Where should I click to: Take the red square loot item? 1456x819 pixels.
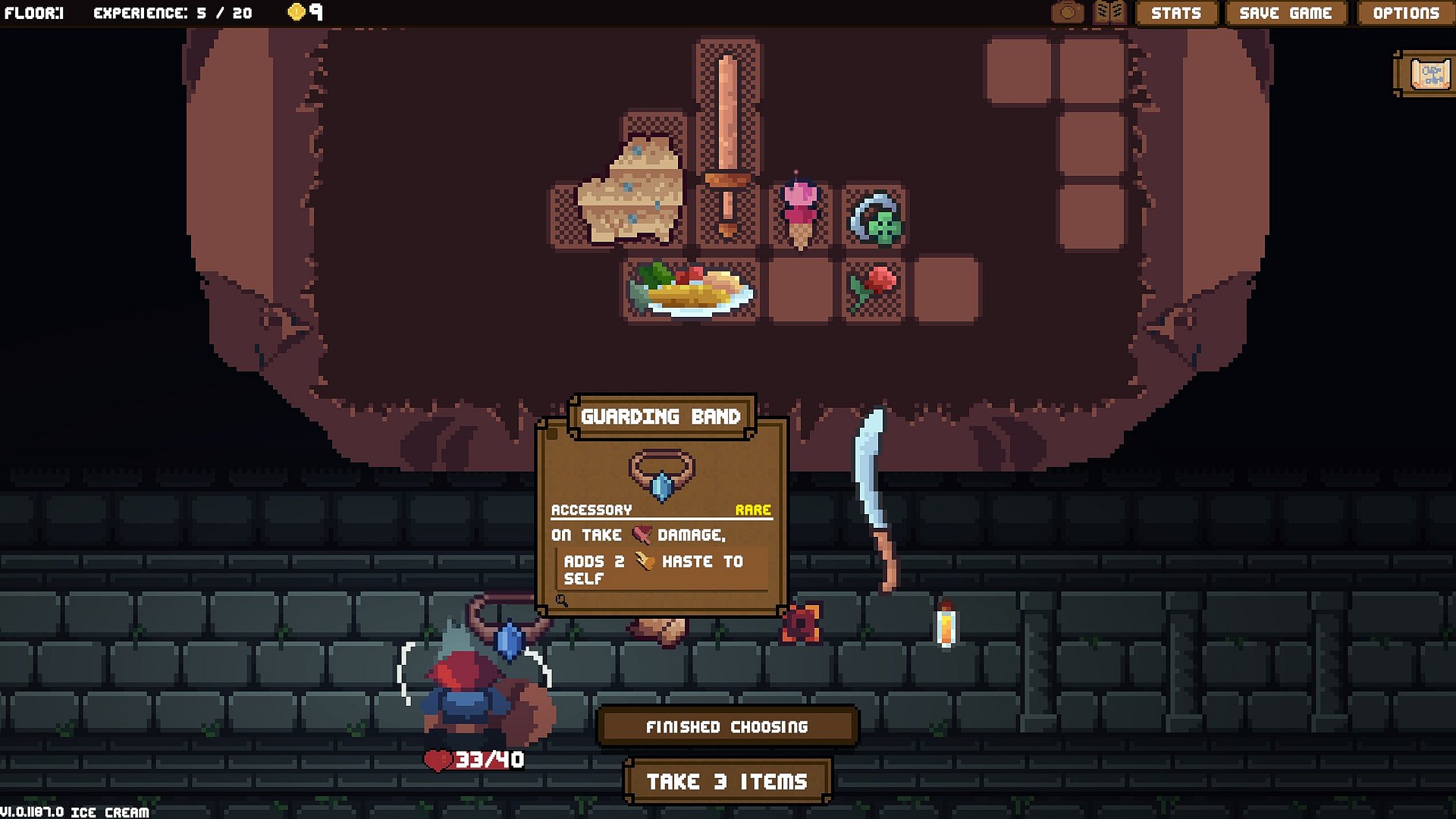801,623
